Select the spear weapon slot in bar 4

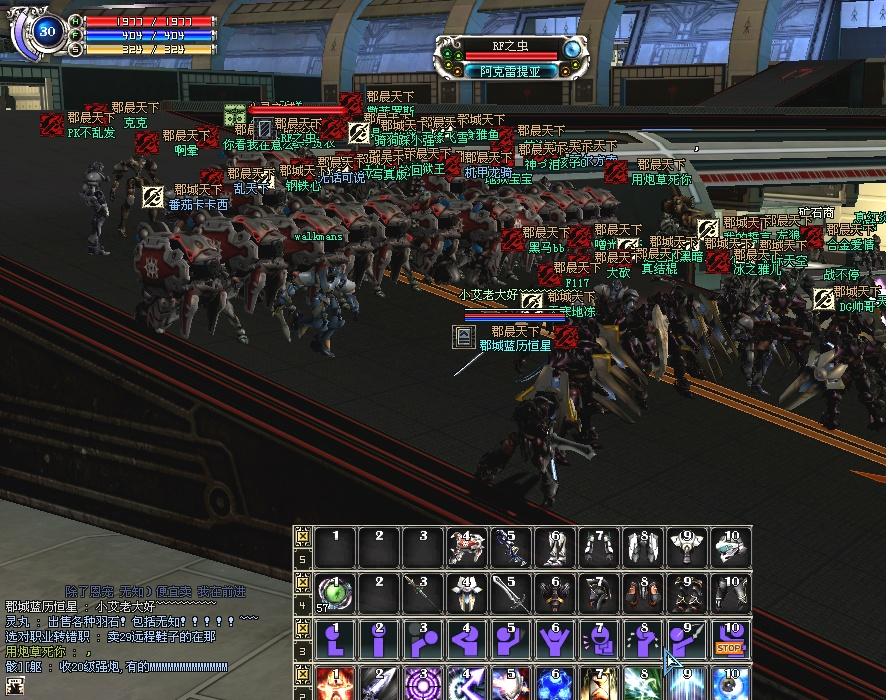point(421,593)
